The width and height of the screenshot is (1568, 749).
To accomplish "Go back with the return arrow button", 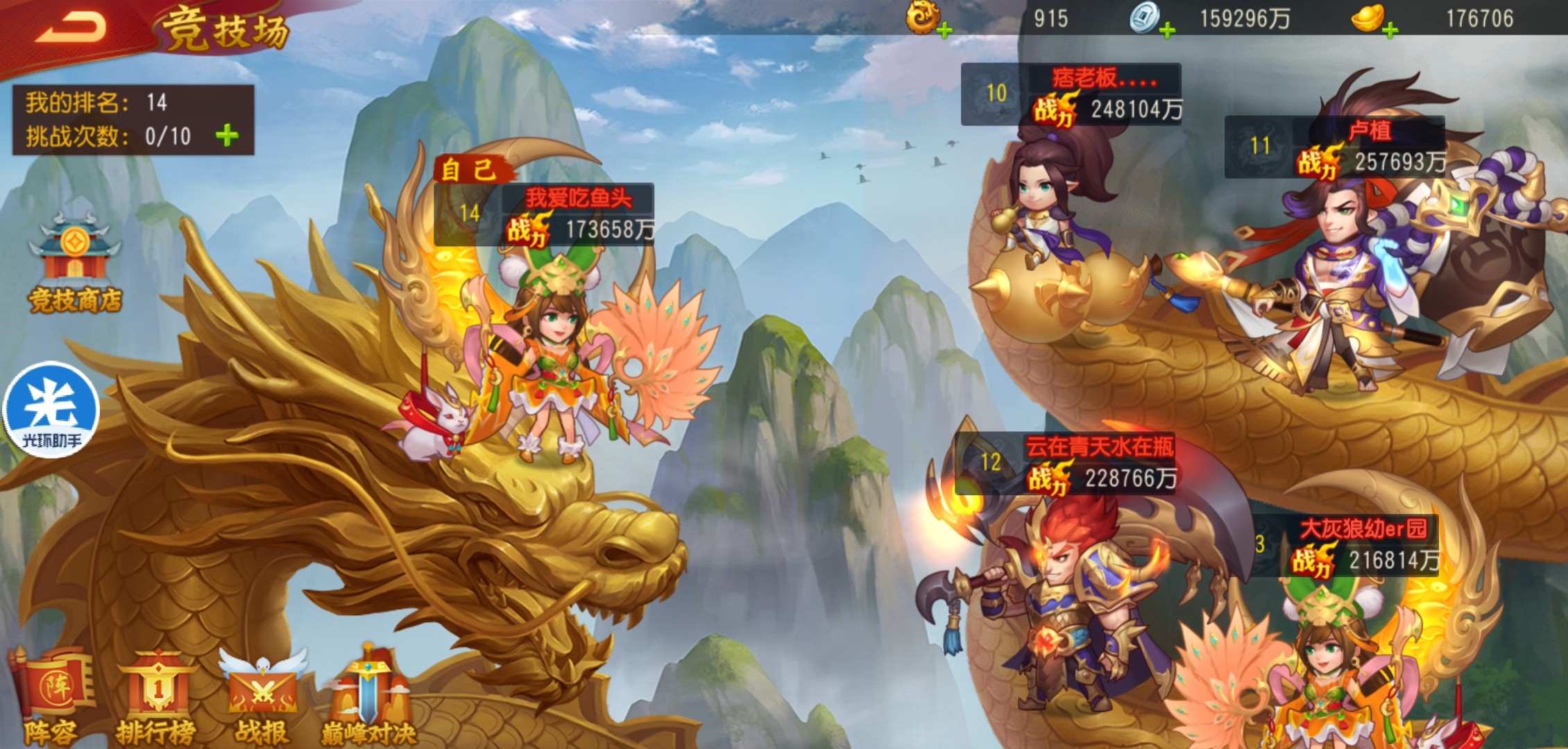I will (71, 29).
